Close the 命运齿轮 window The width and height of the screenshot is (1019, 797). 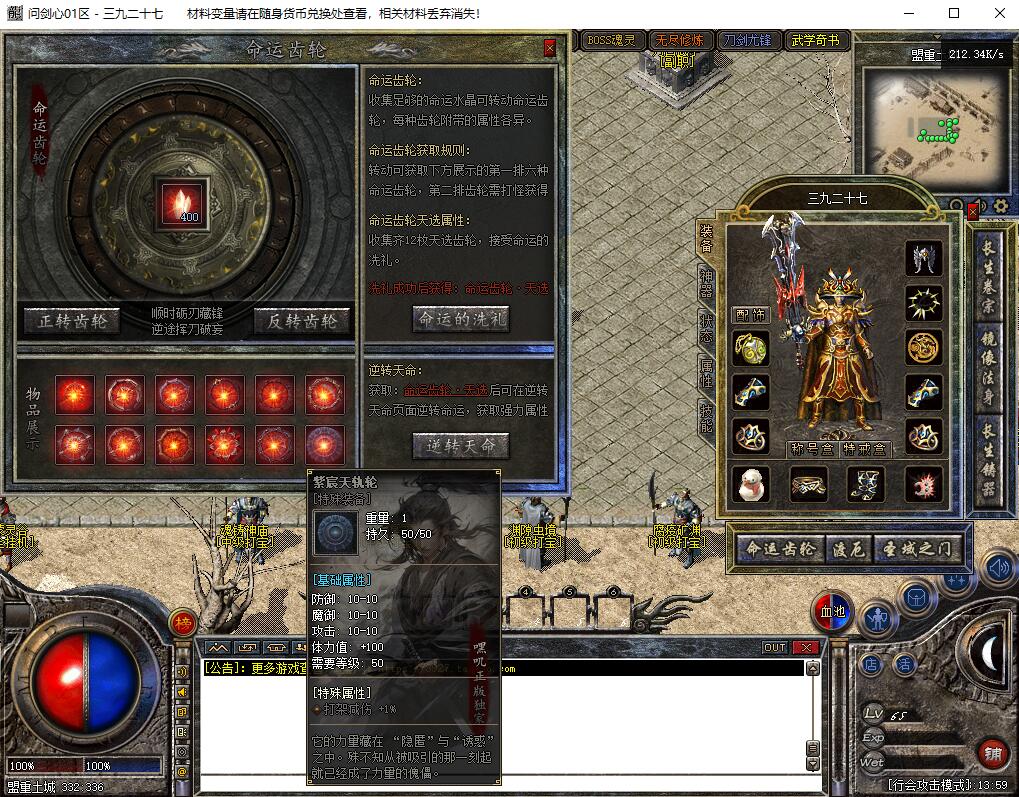coord(550,48)
